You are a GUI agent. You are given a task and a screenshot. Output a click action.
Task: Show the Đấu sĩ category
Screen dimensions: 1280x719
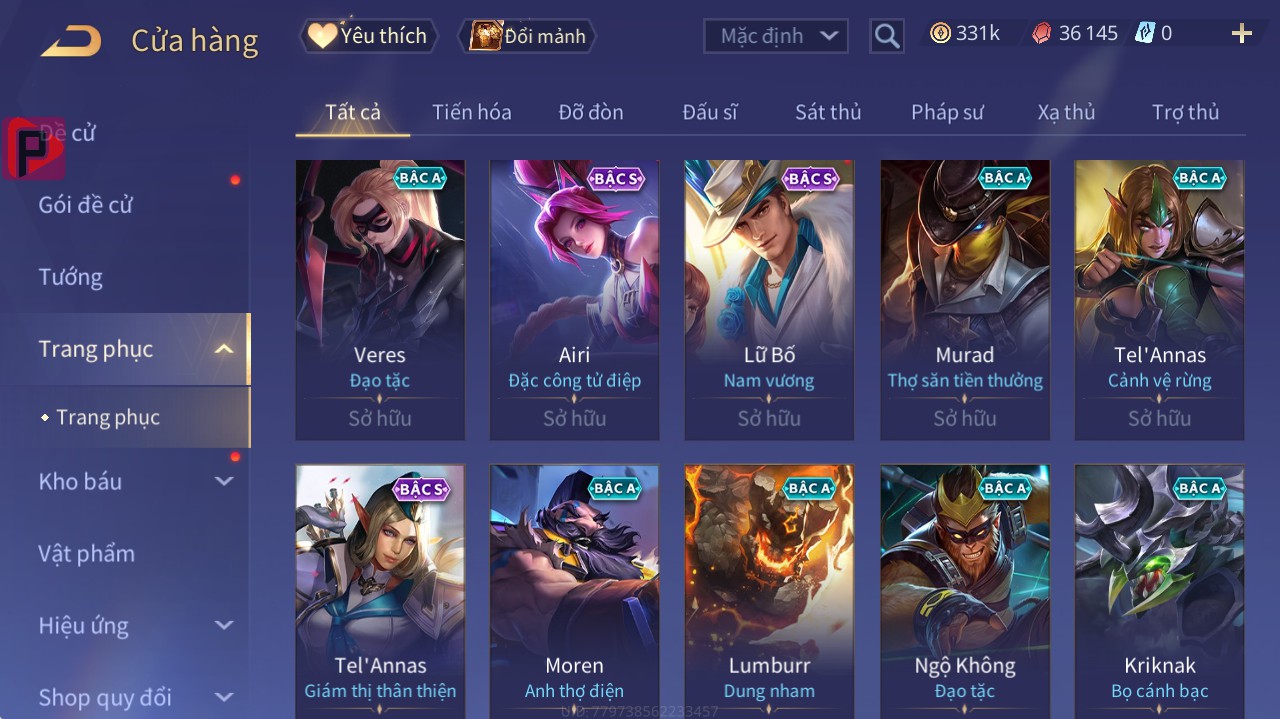coord(710,112)
